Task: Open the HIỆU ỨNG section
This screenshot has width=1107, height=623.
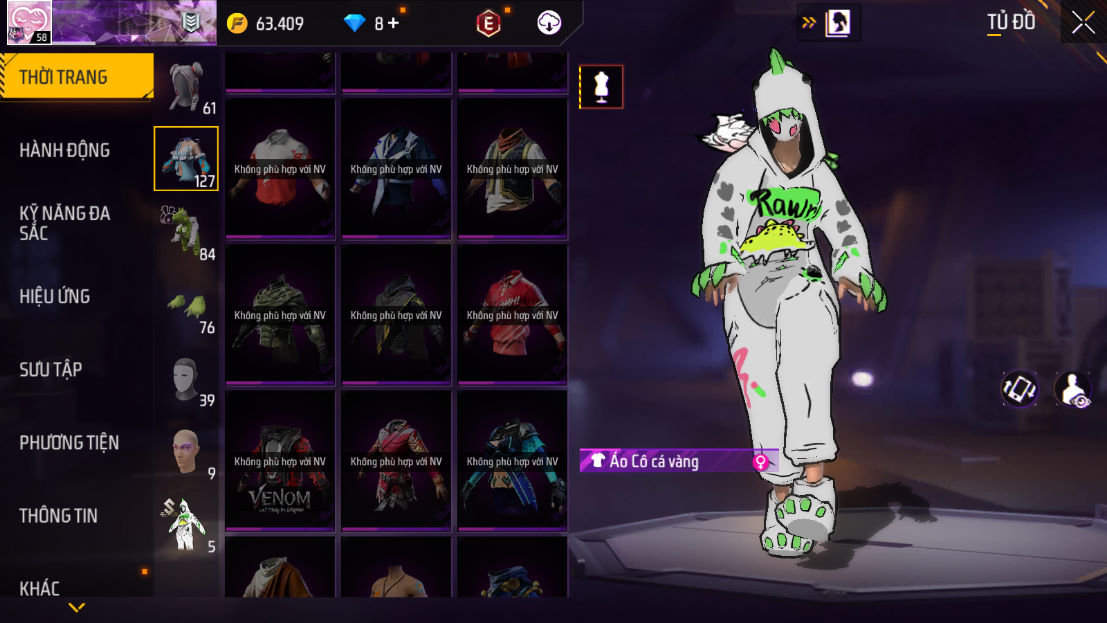Action: click(55, 296)
